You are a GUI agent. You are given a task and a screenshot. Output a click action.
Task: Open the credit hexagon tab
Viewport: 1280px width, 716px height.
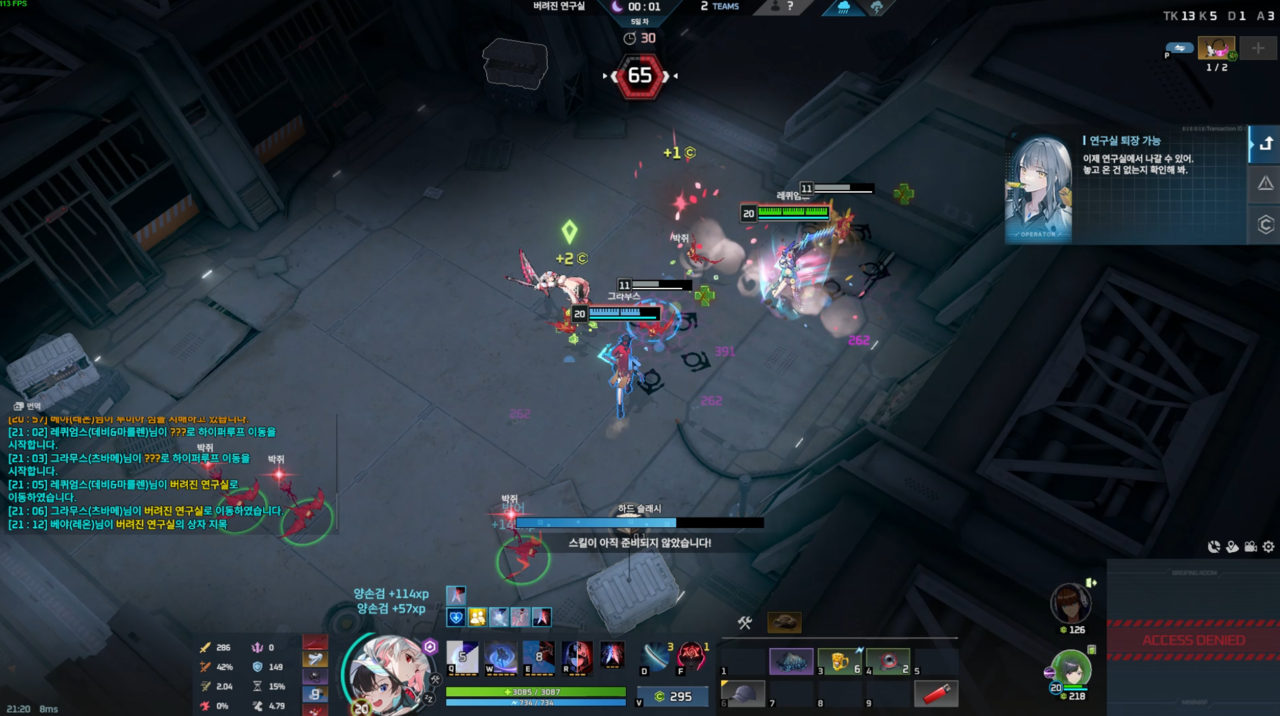tap(1265, 225)
